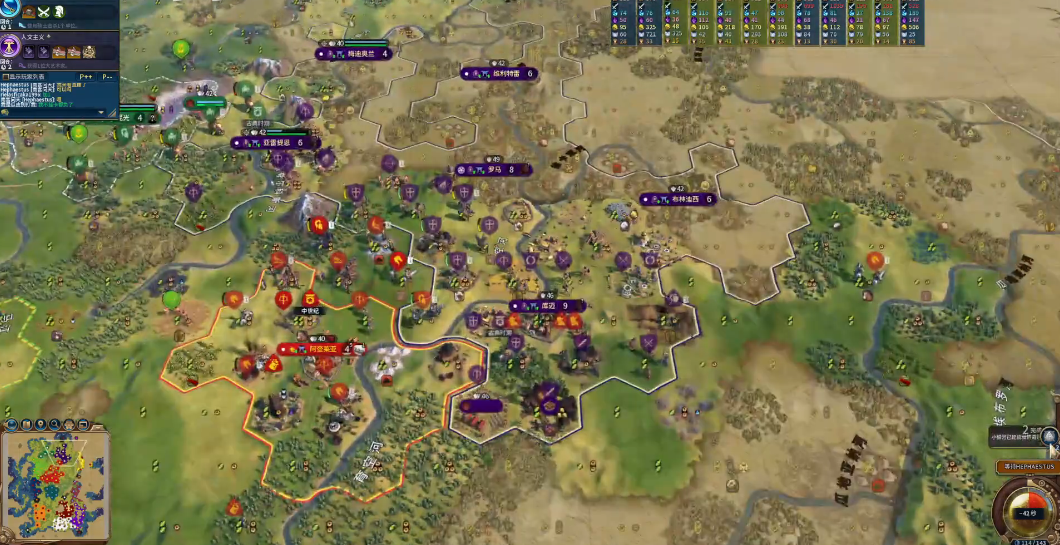Select the 亚雷佐恩 city banner
1060x545 pixels.
pyautogui.click(x=275, y=143)
